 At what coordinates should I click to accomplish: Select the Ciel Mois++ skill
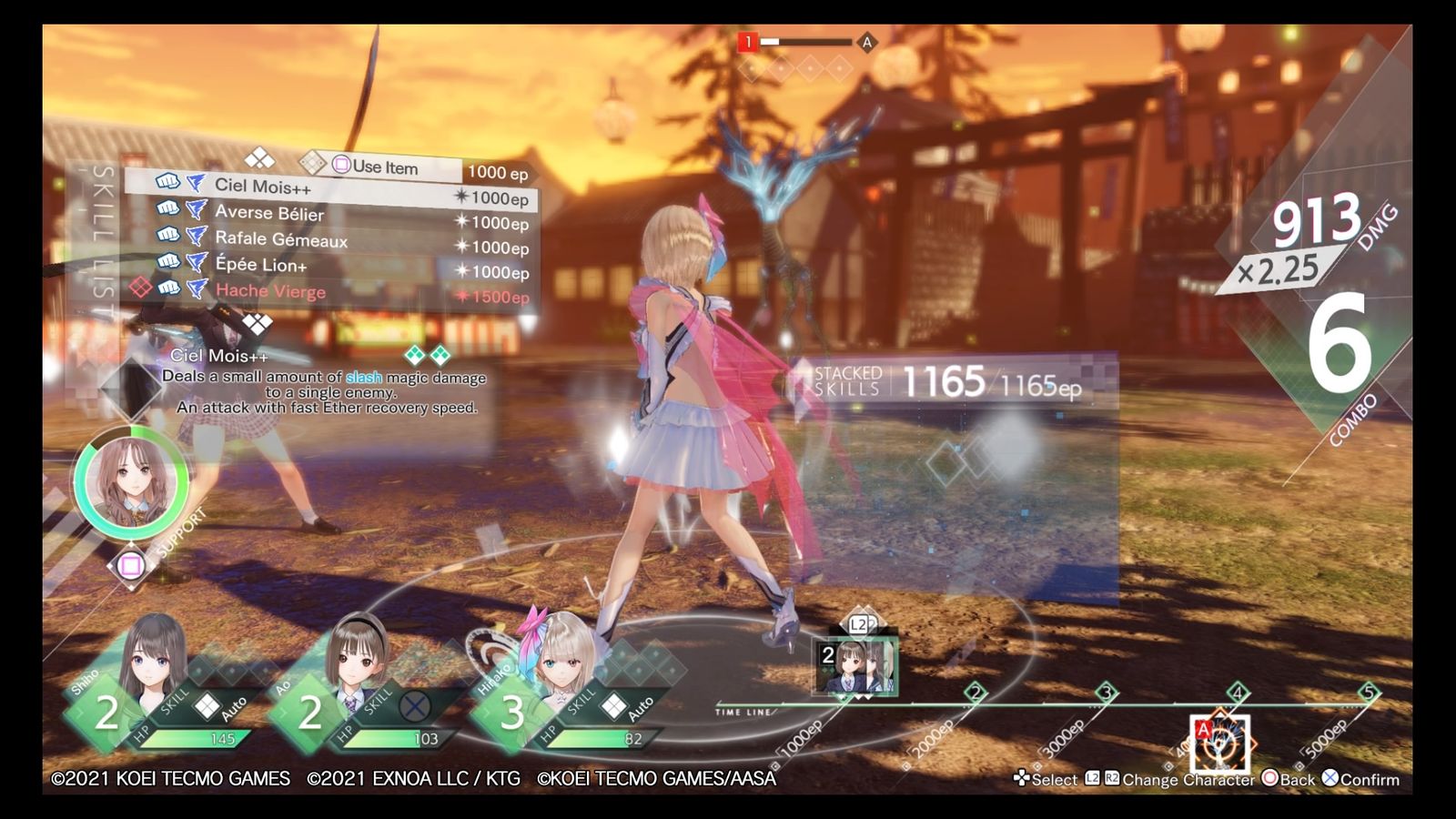tap(264, 187)
